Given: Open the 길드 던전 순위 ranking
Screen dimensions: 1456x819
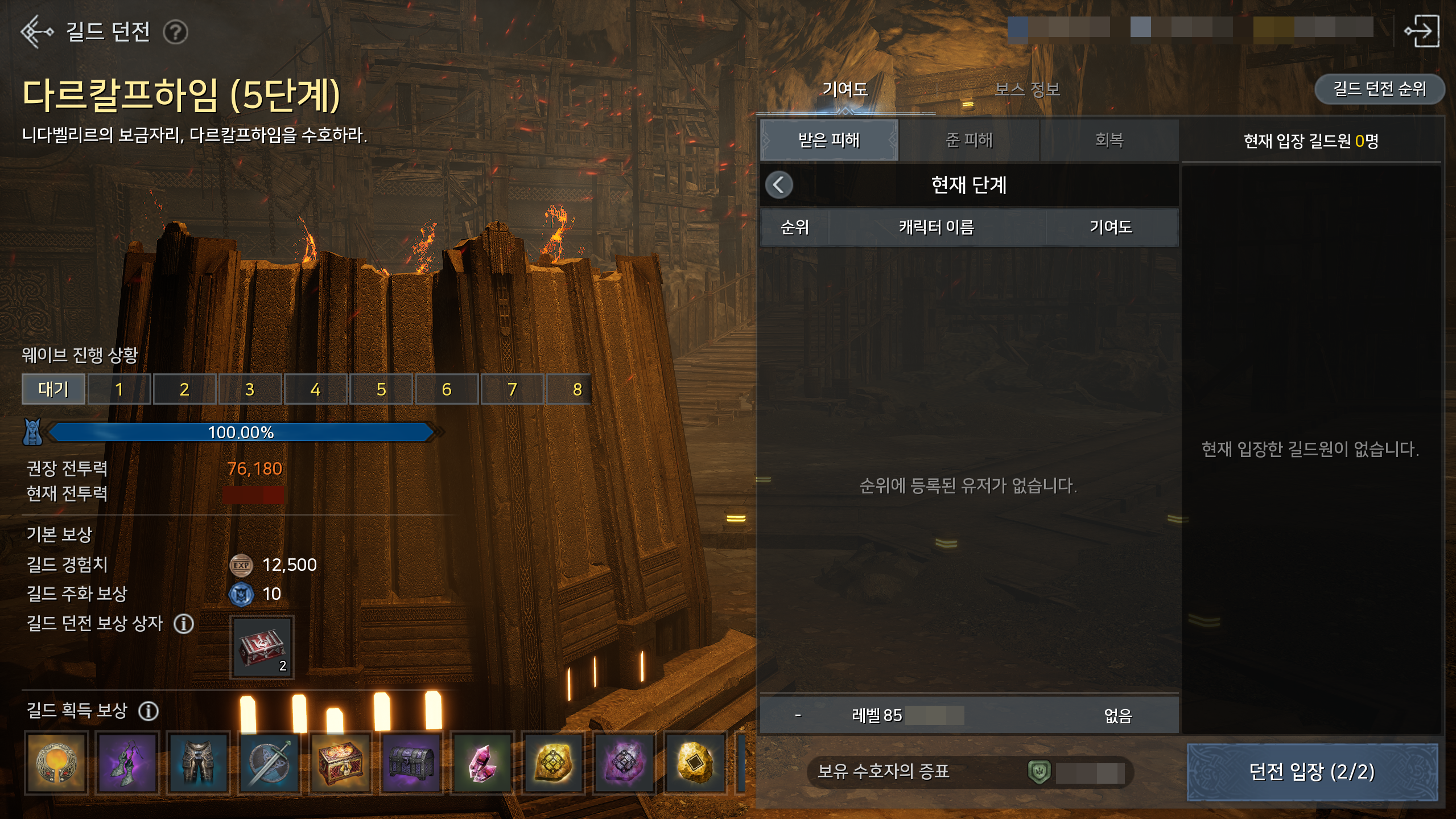Looking at the screenshot, I should click(1379, 89).
